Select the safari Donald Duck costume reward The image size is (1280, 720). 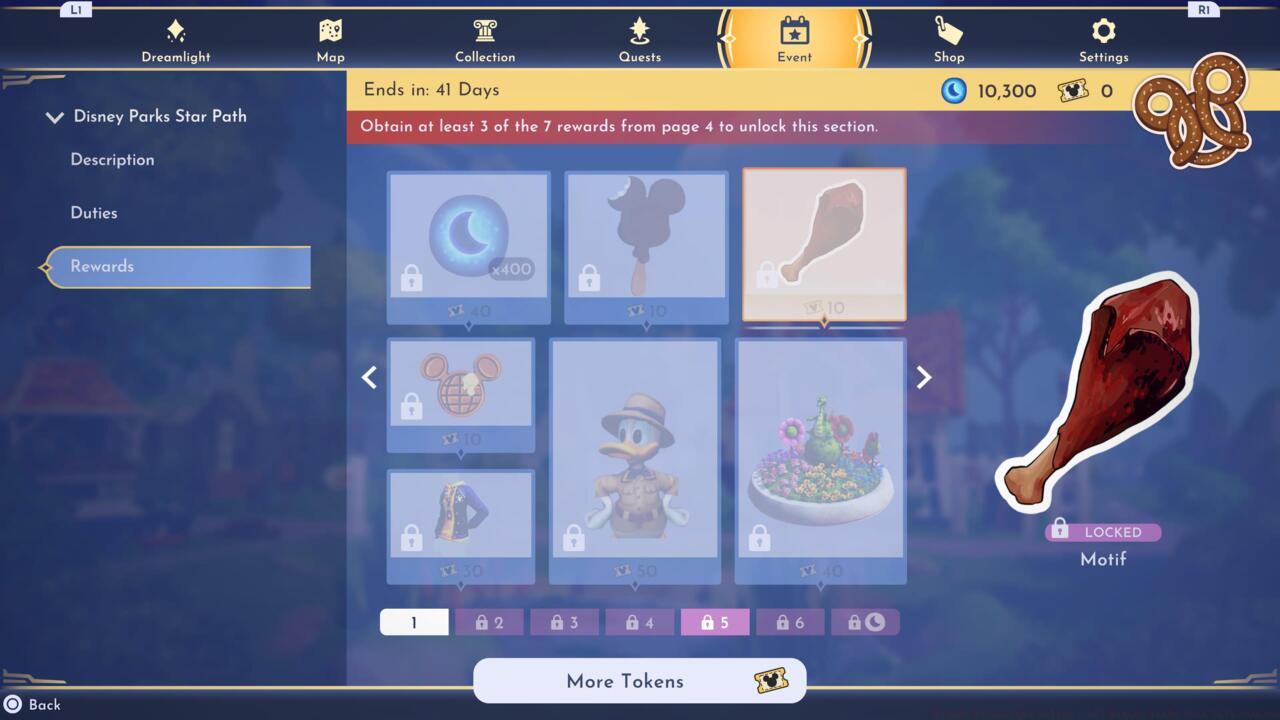point(634,455)
